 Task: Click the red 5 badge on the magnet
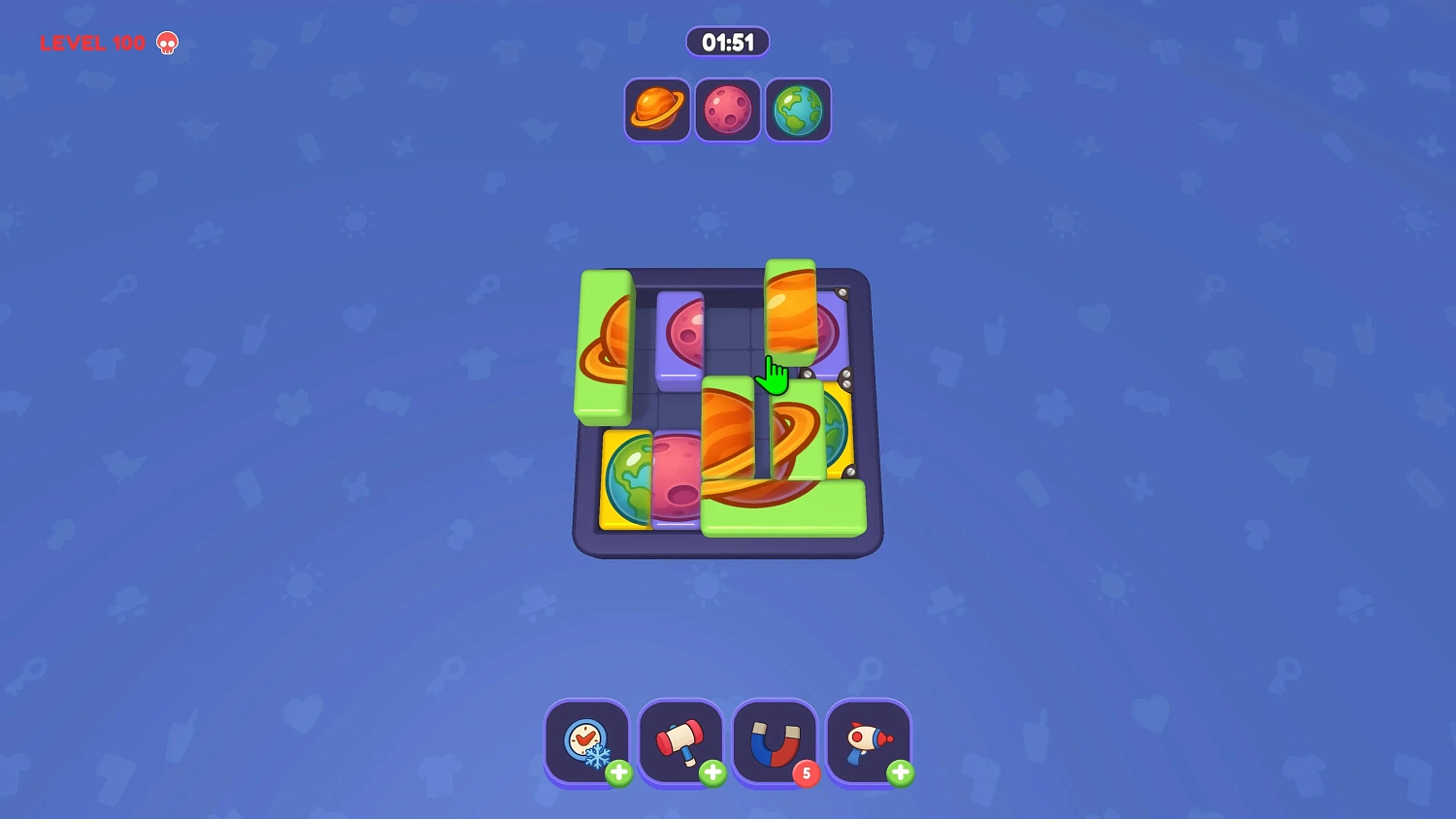(x=808, y=774)
